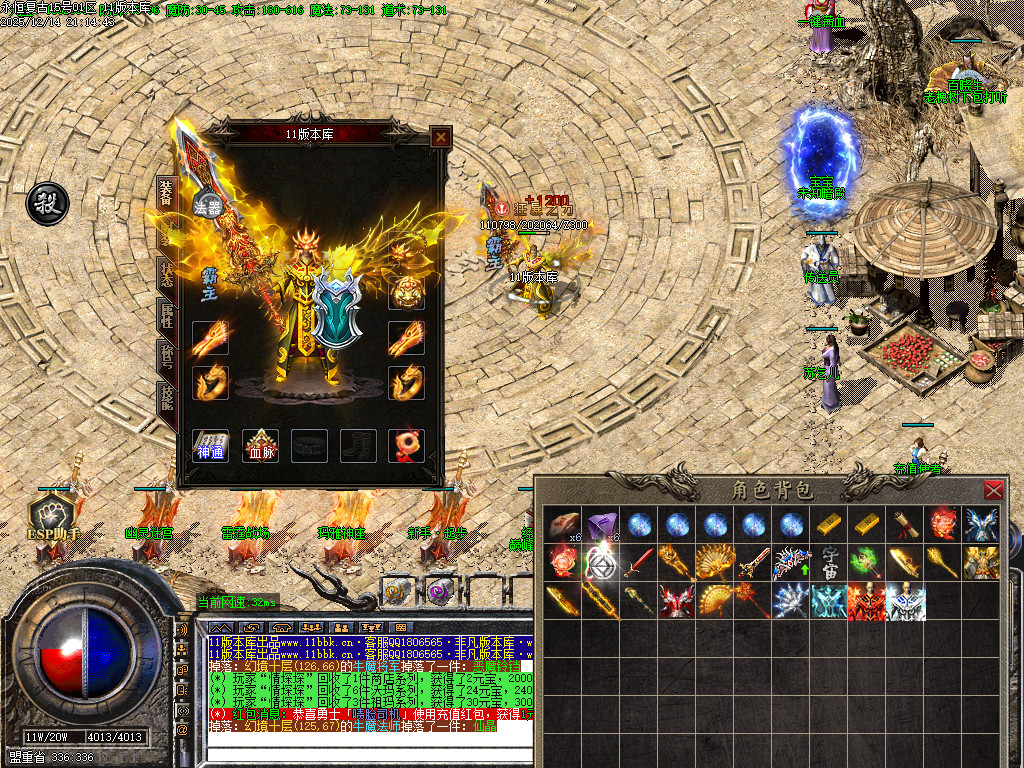Select the red ore chunk in bag
This screenshot has width=1024, height=768.
coord(562,524)
